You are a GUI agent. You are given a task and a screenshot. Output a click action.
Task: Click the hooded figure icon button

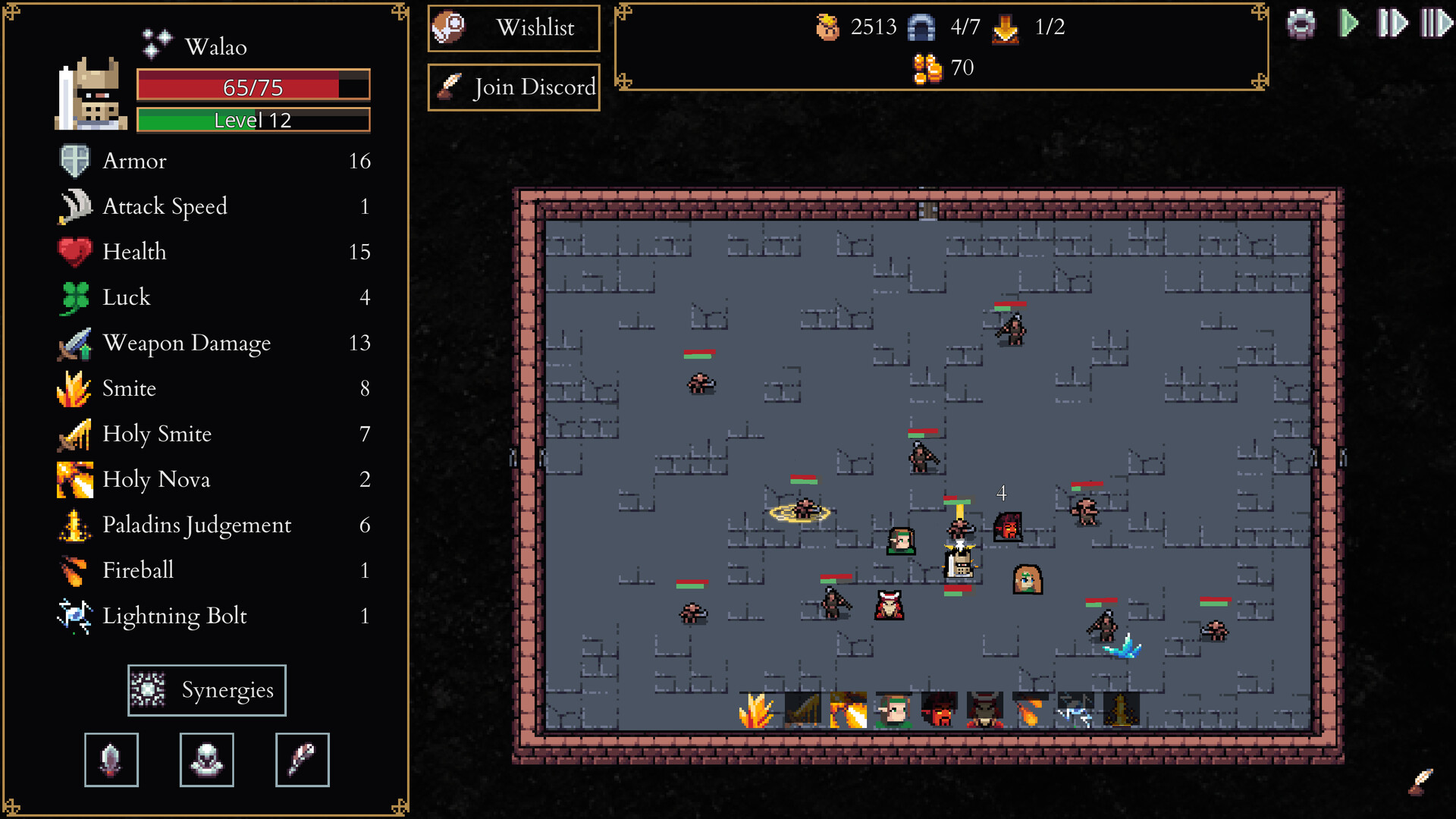tap(207, 760)
